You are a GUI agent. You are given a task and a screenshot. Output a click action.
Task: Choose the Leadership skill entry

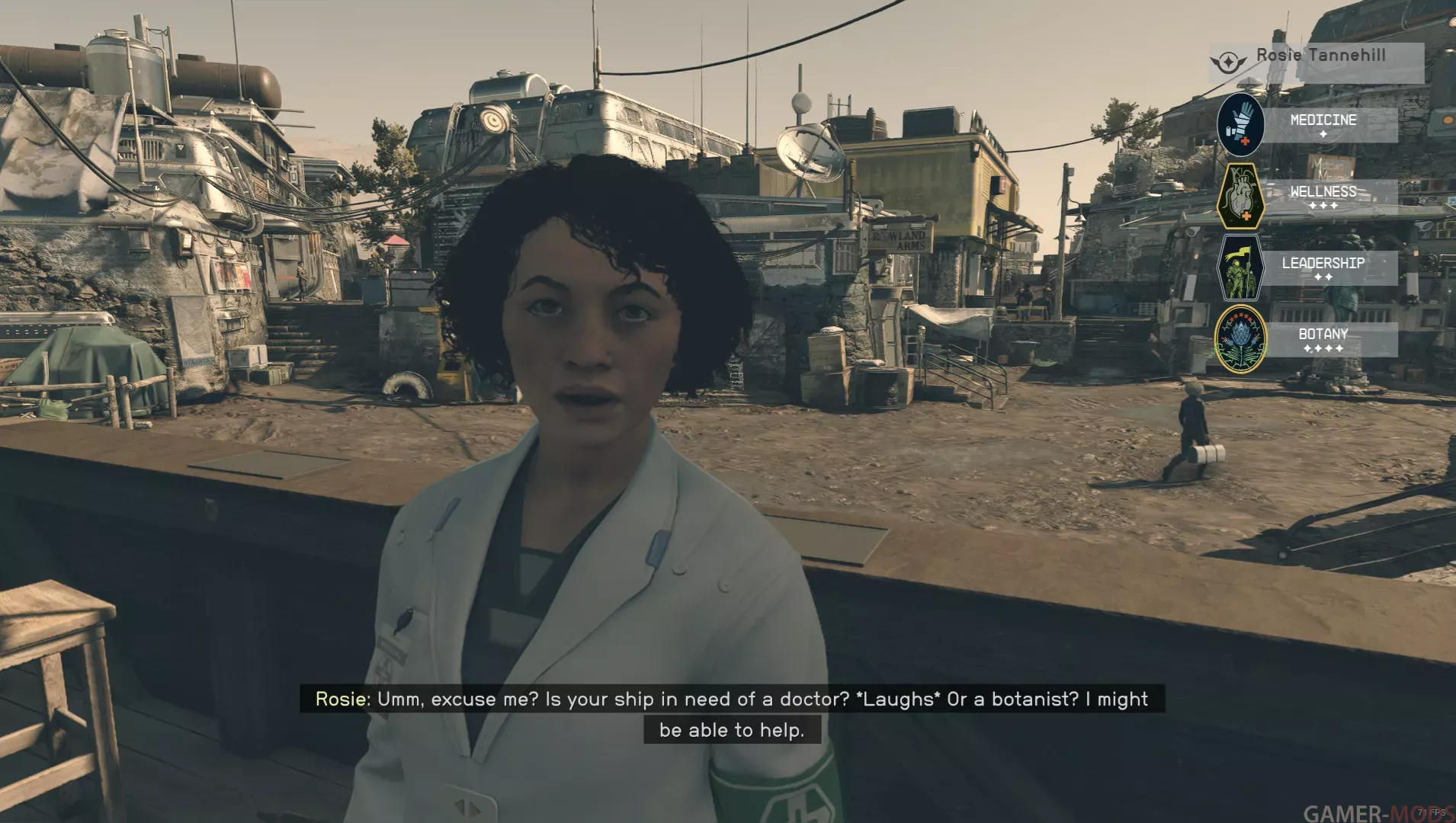pos(1323,267)
